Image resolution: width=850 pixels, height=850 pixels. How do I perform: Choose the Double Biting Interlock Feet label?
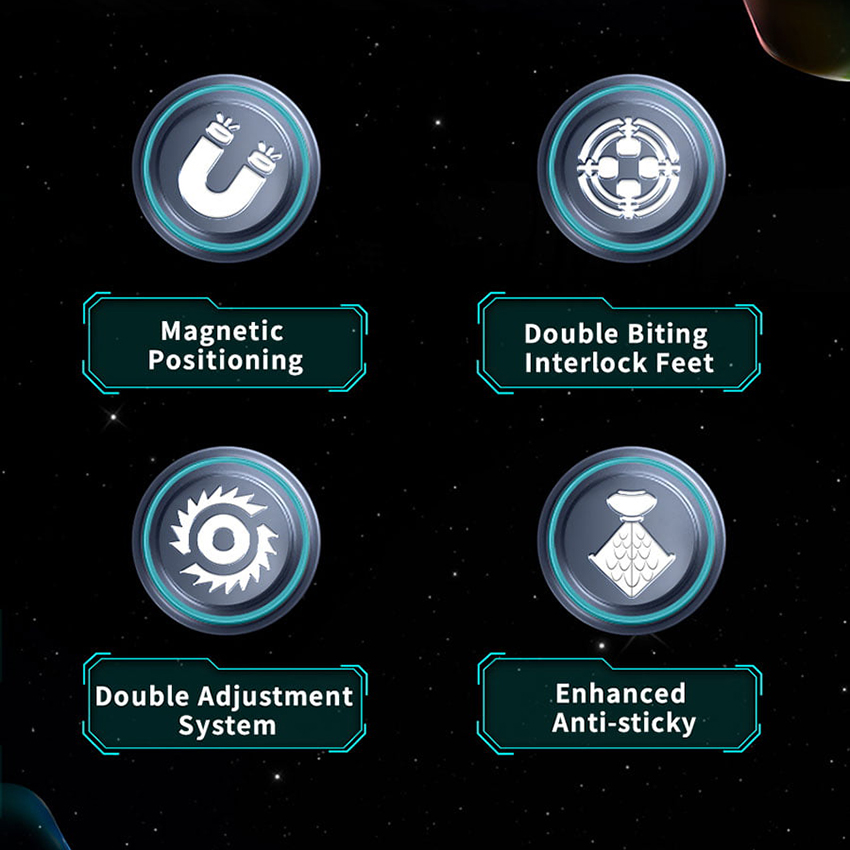click(x=619, y=348)
